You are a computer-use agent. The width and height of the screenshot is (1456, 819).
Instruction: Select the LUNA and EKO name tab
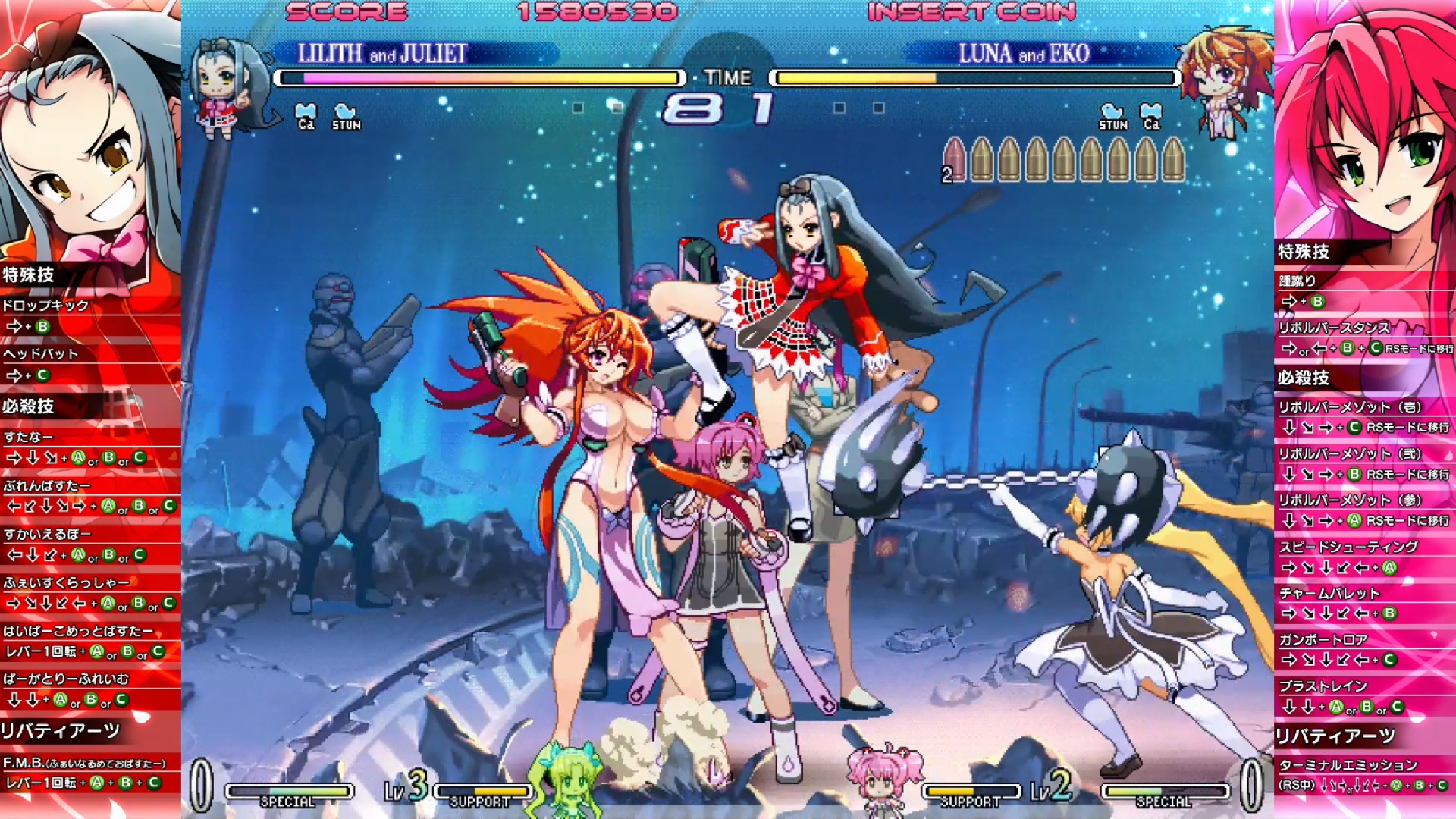(1024, 55)
